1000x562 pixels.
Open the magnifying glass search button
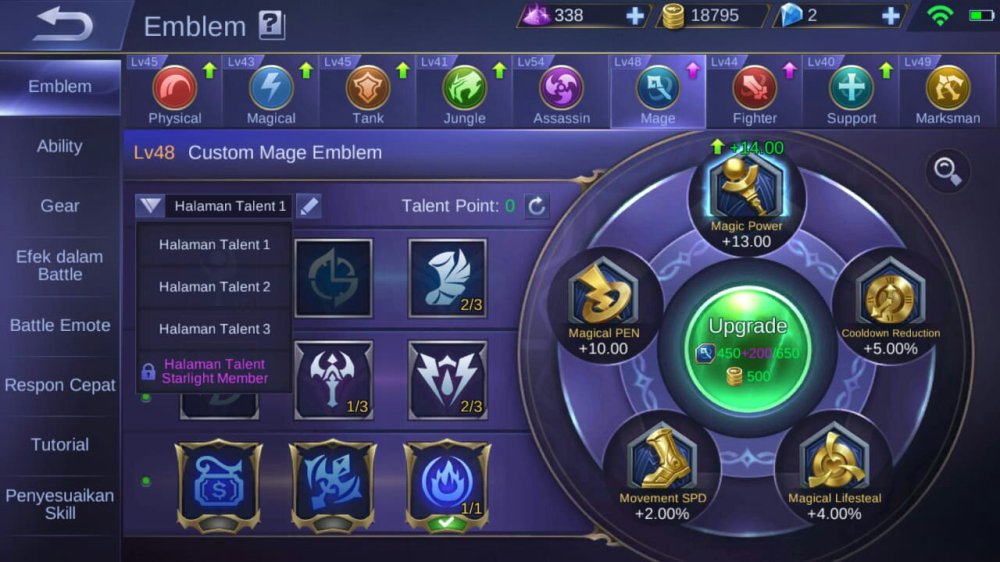pyautogui.click(x=945, y=171)
